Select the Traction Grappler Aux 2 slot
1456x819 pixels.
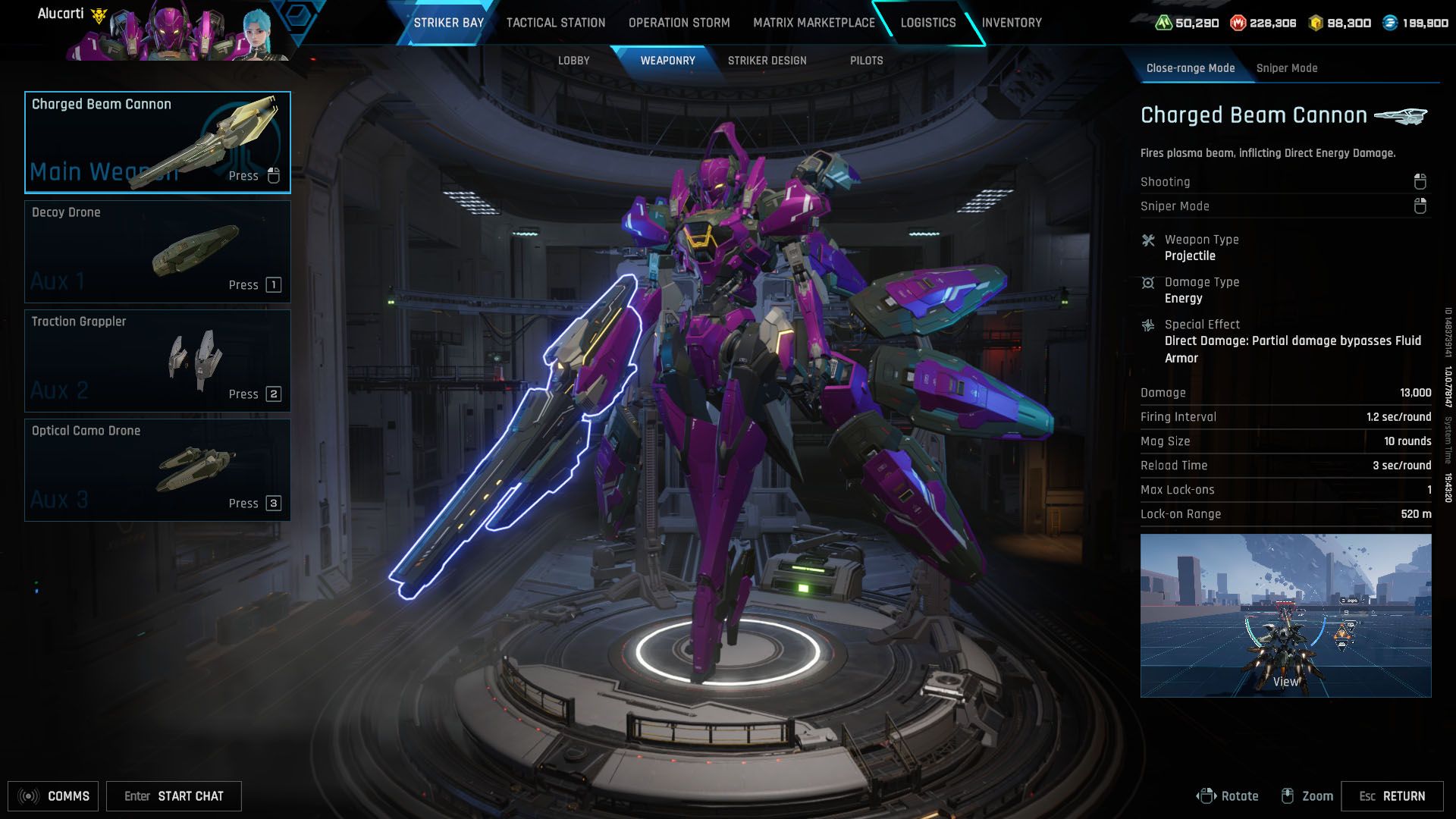pos(157,360)
